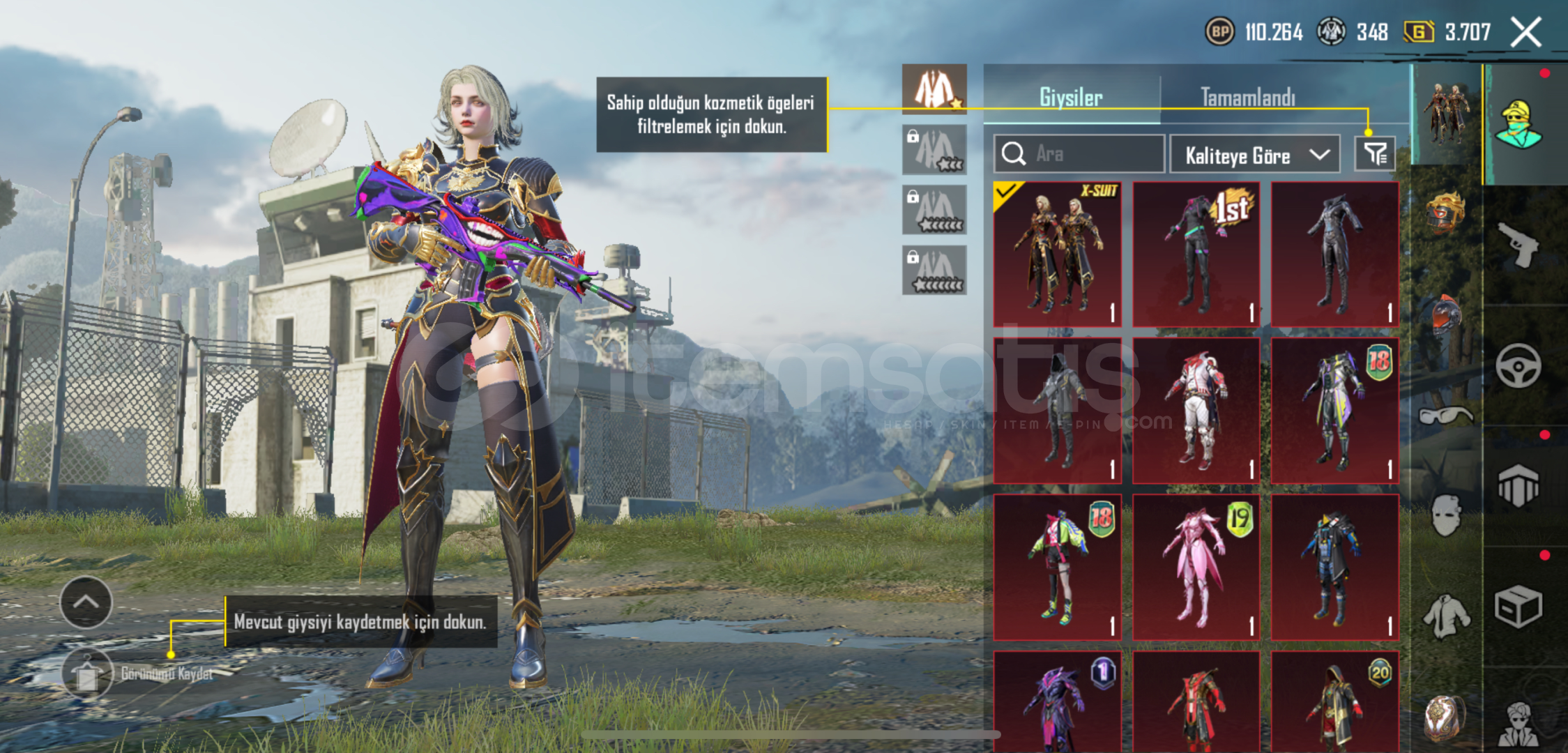The image size is (1568, 753).
Task: Open the box crate category icon
Action: (x=1518, y=607)
